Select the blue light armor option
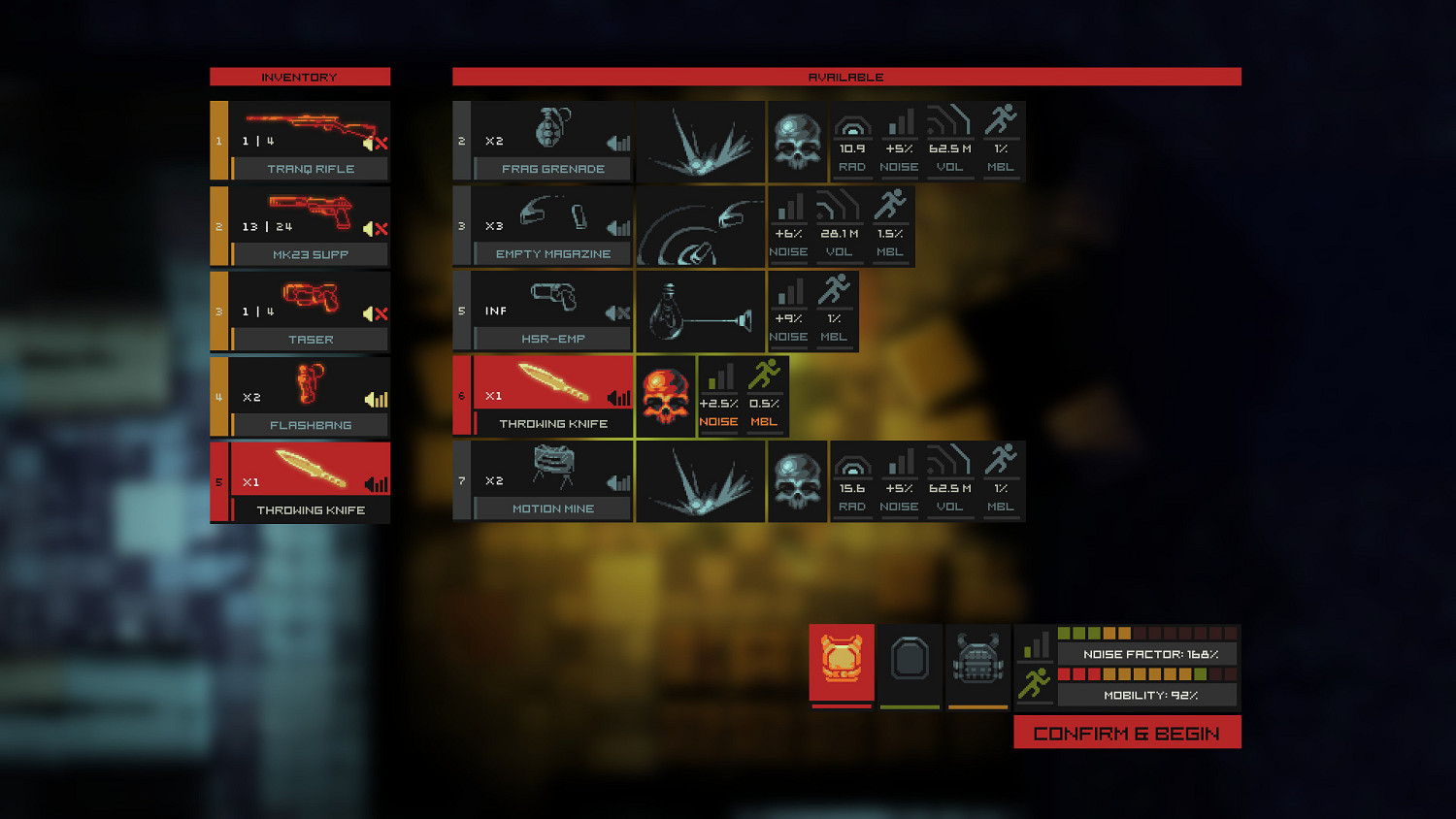 click(x=910, y=663)
